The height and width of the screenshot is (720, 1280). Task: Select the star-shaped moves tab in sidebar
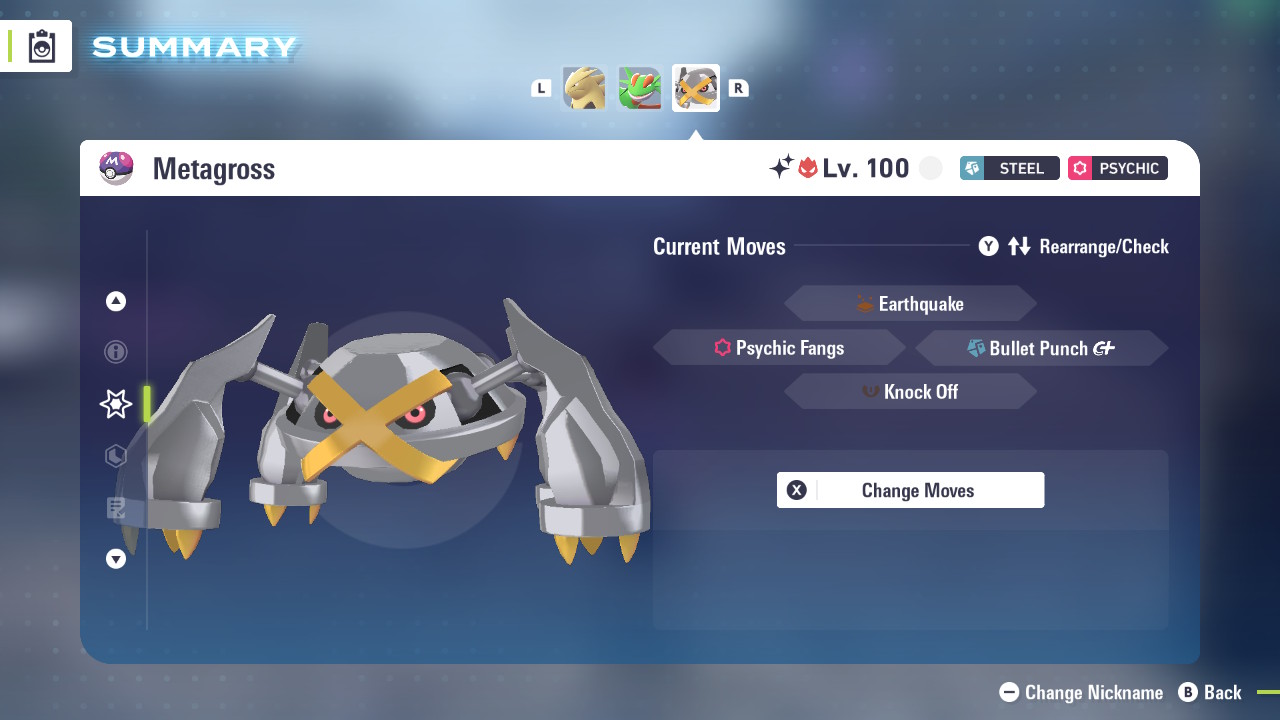pyautogui.click(x=115, y=404)
